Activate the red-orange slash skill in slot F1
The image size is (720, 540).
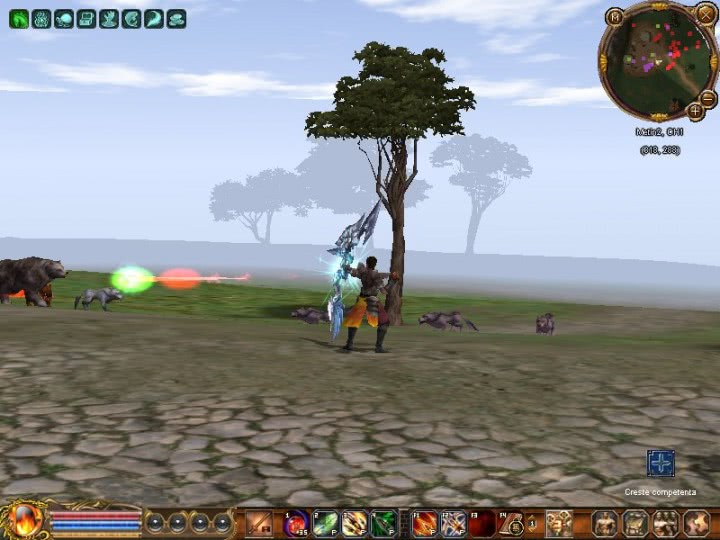tap(425, 523)
